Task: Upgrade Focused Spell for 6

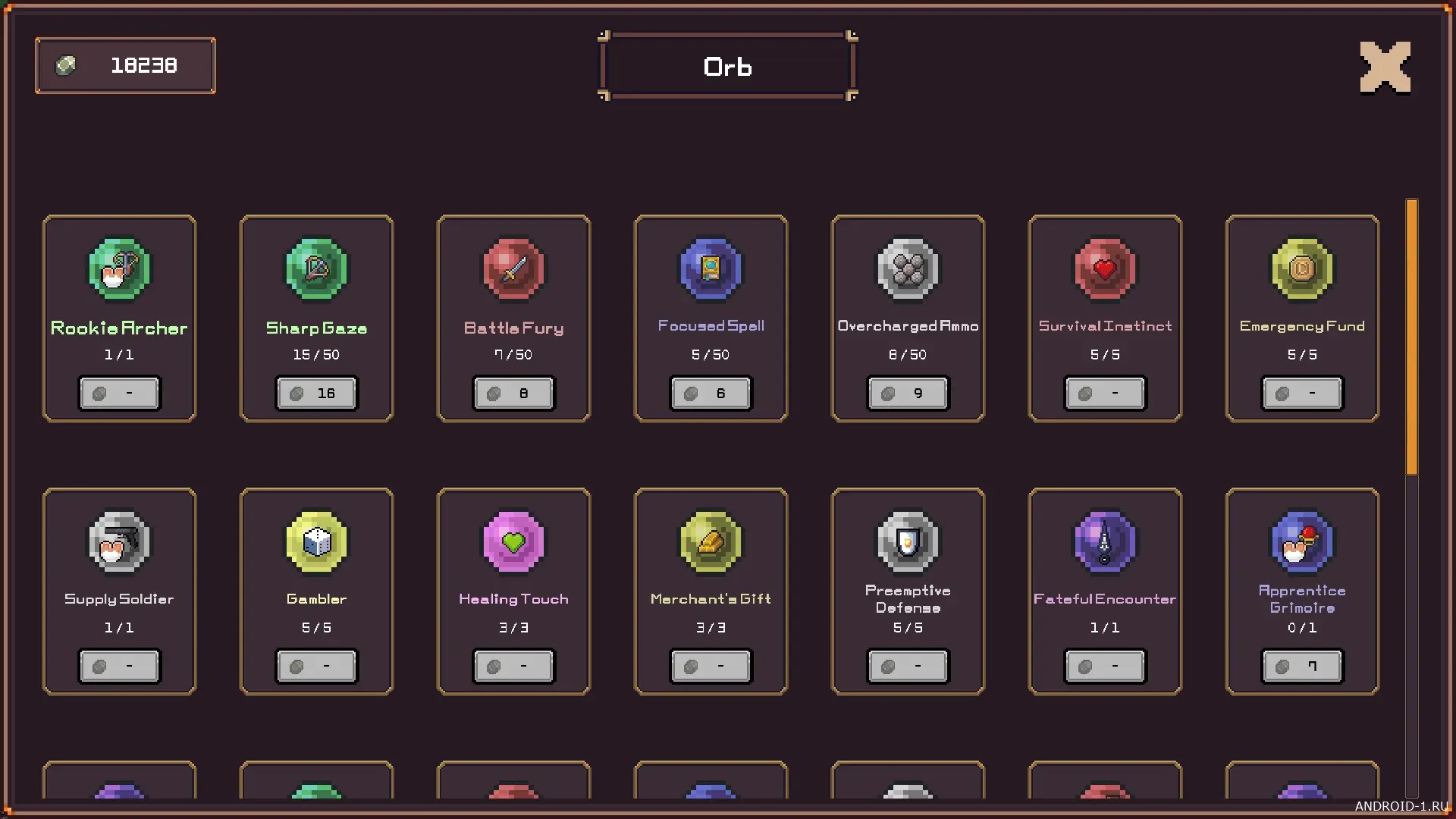Action: (x=711, y=393)
